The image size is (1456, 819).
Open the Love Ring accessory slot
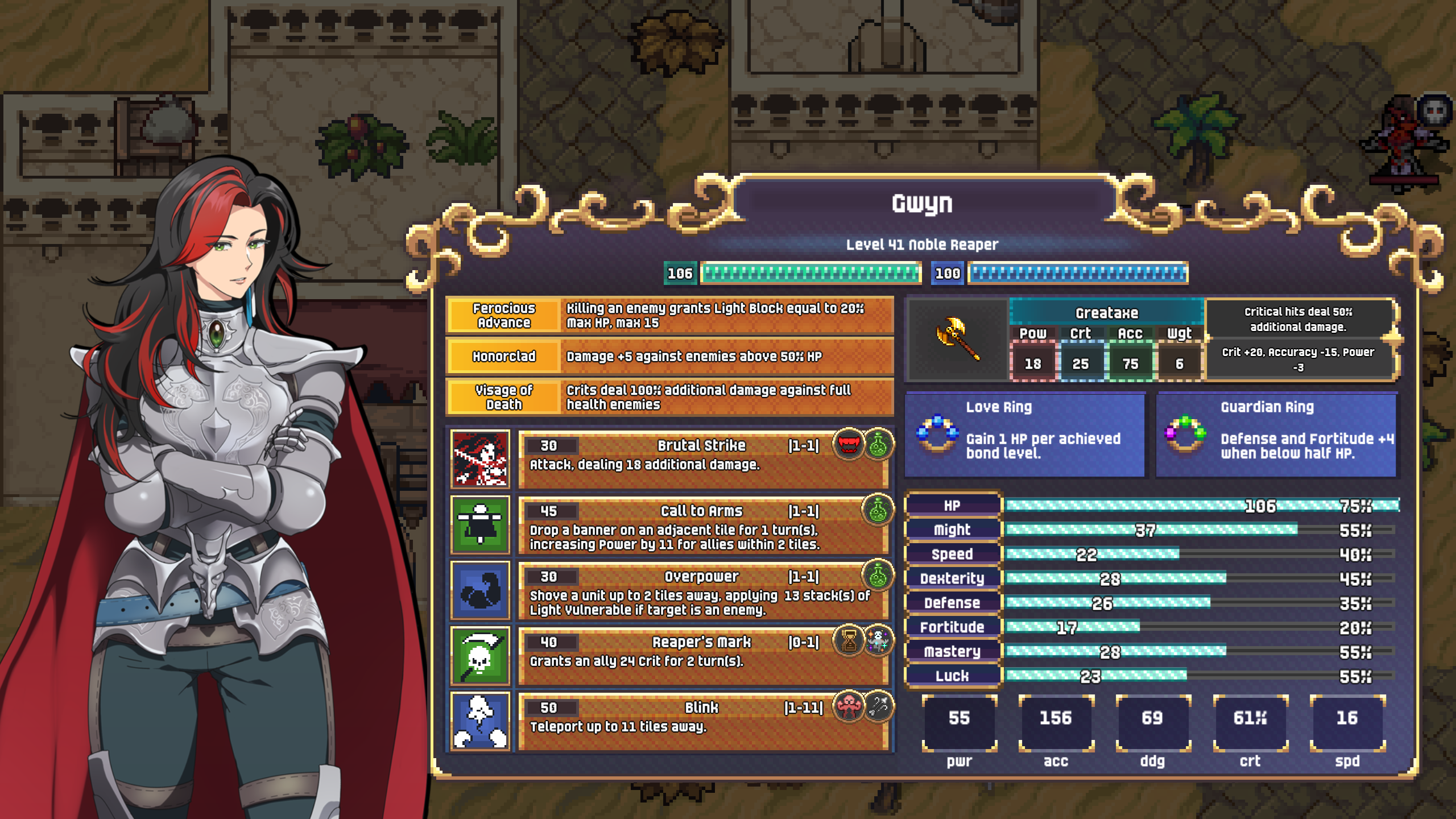[1024, 435]
